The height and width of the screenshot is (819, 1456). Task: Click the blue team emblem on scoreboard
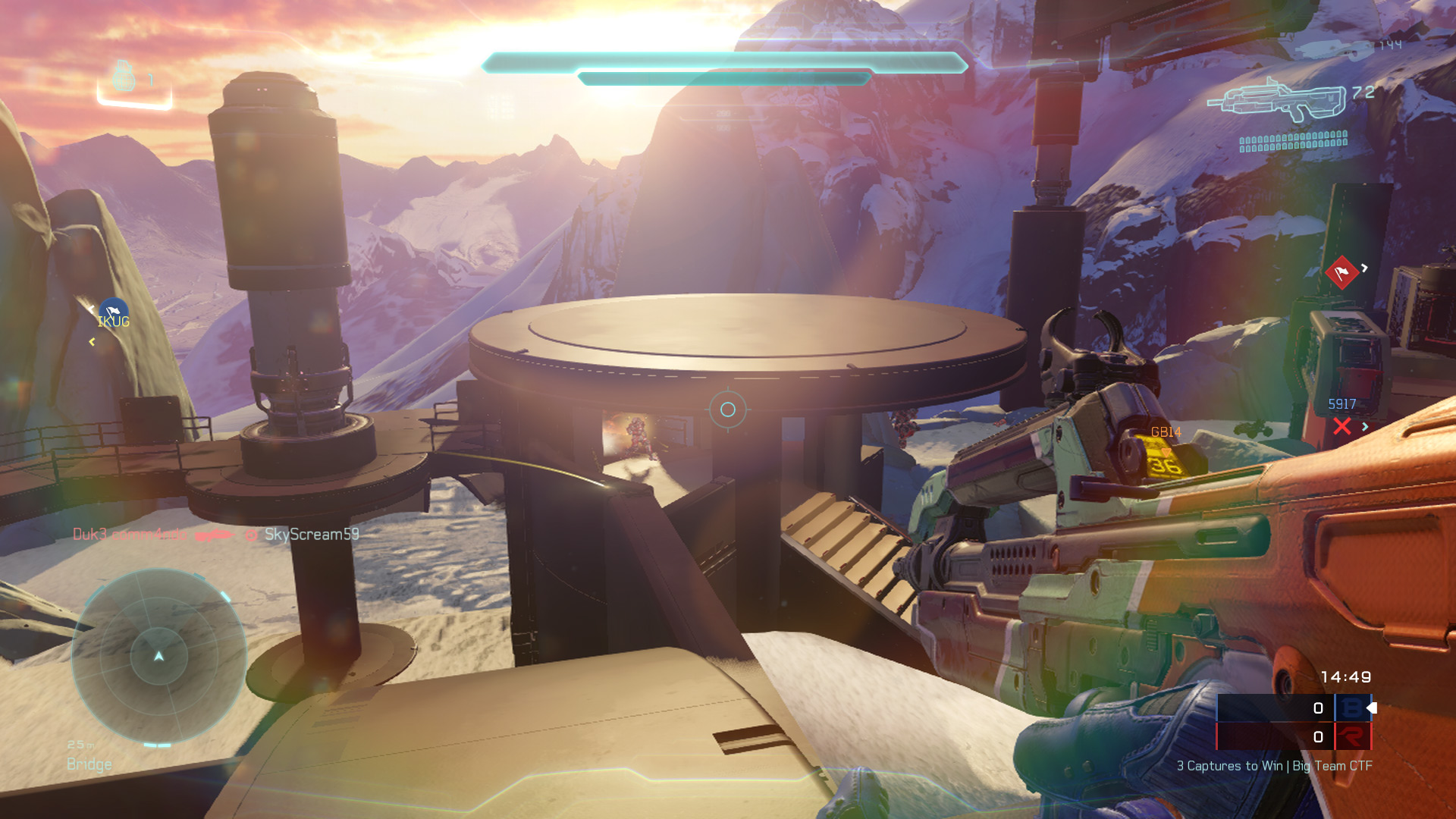(x=1351, y=708)
